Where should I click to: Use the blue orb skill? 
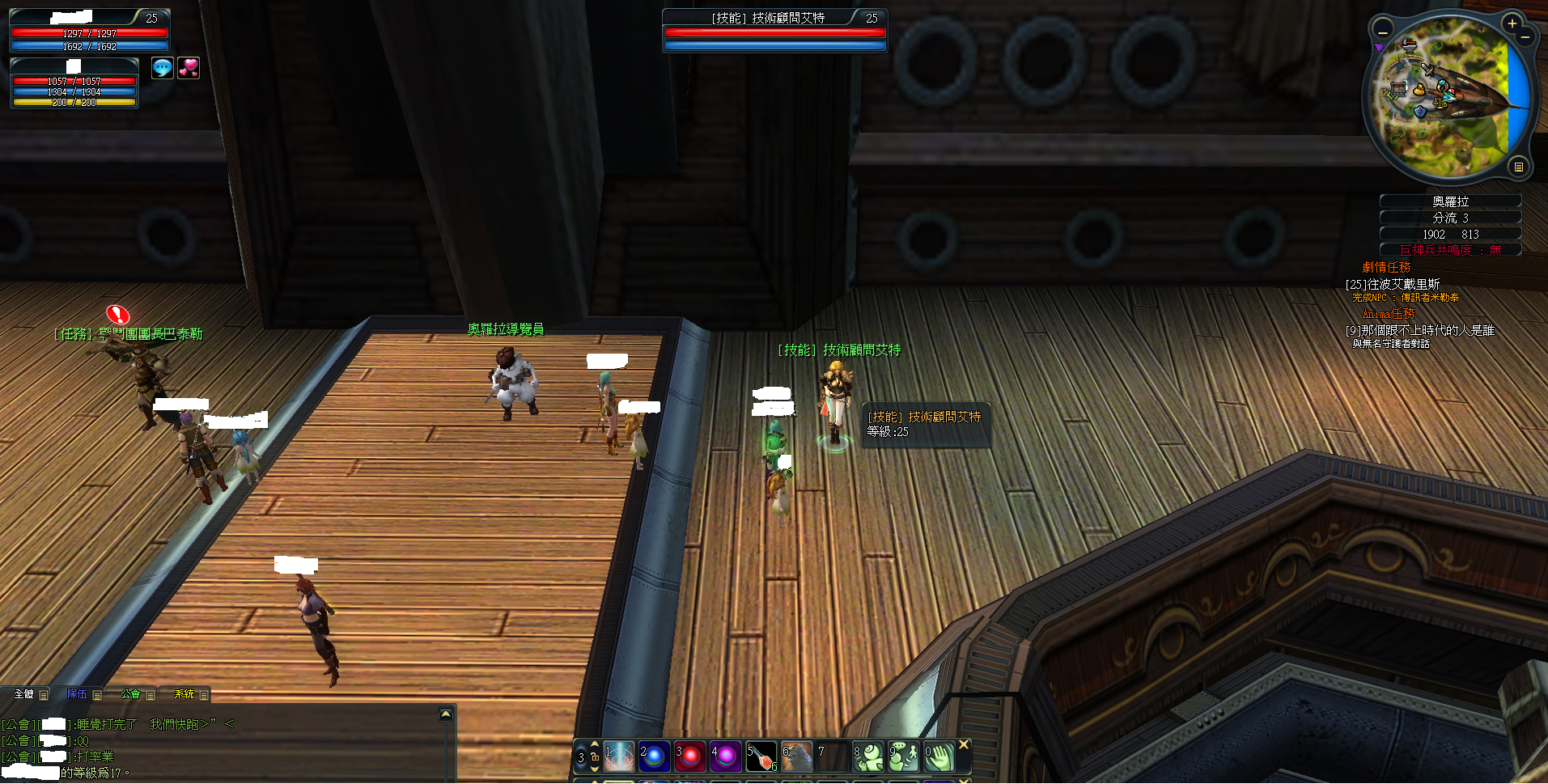654,756
